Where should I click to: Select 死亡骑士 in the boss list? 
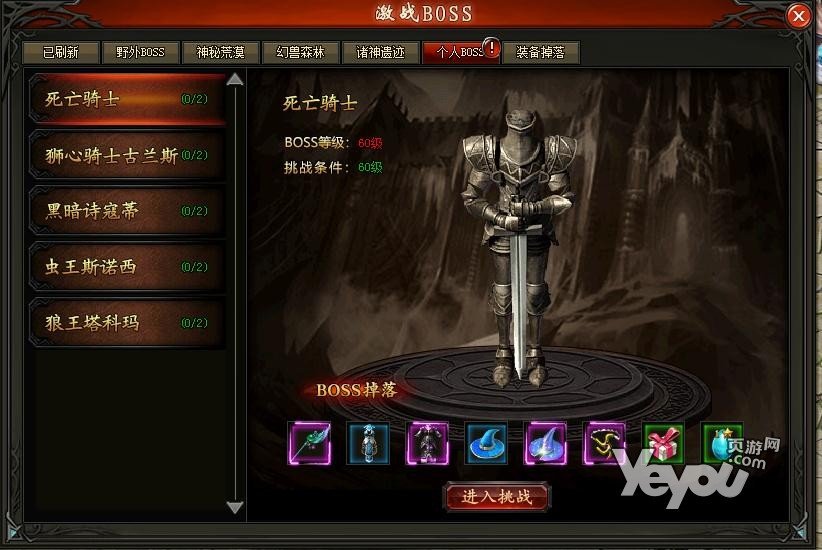(x=127, y=99)
